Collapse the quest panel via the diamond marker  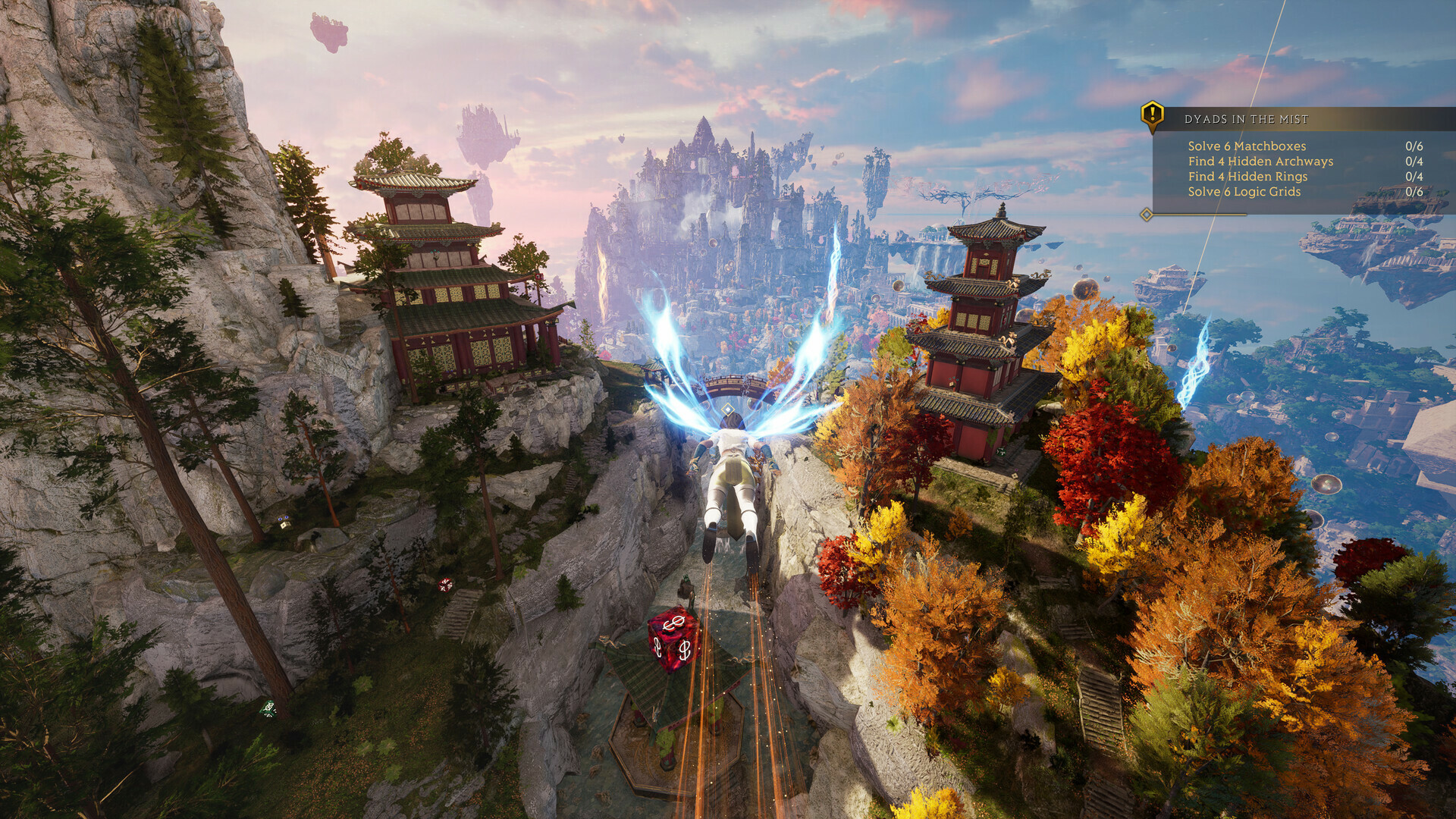click(x=1144, y=213)
